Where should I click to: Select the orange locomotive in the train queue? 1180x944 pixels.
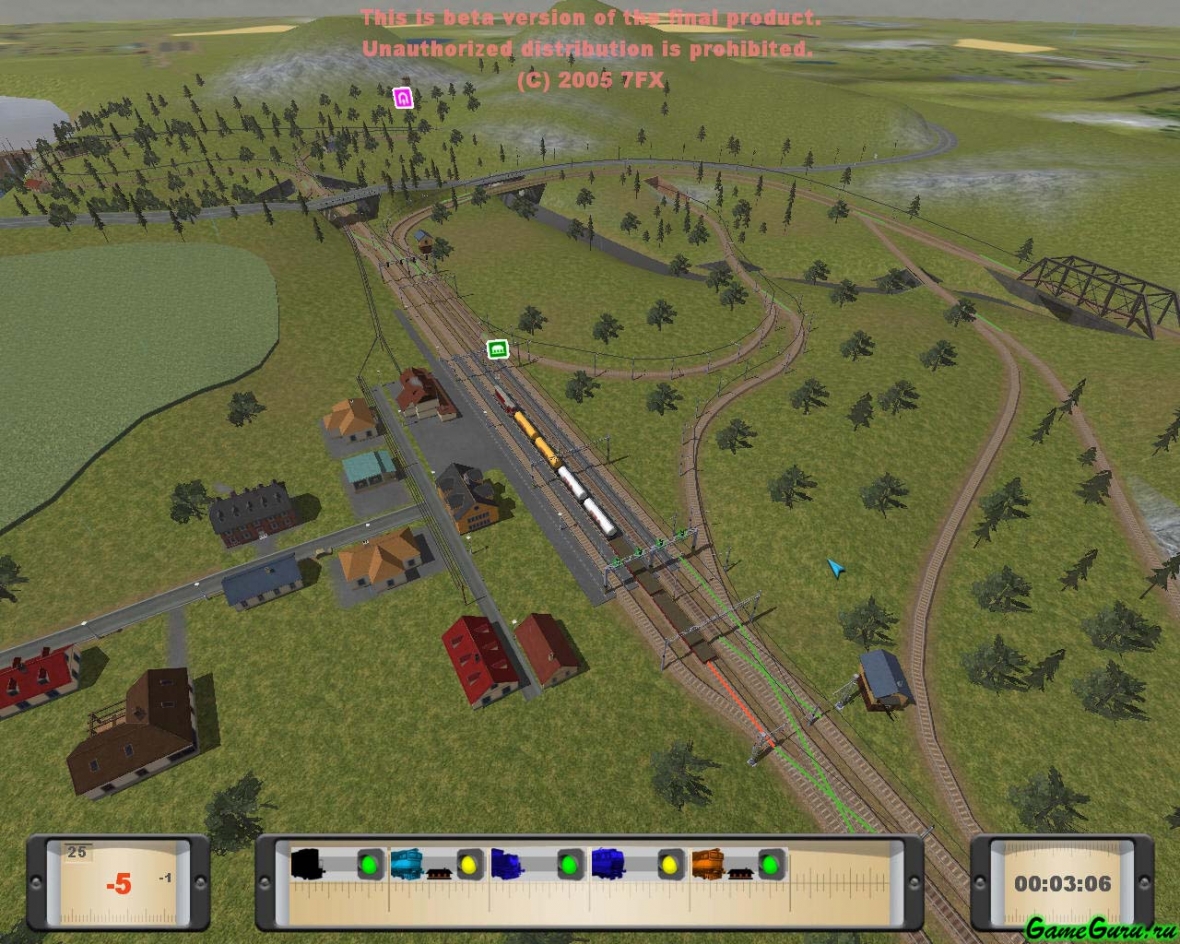708,863
